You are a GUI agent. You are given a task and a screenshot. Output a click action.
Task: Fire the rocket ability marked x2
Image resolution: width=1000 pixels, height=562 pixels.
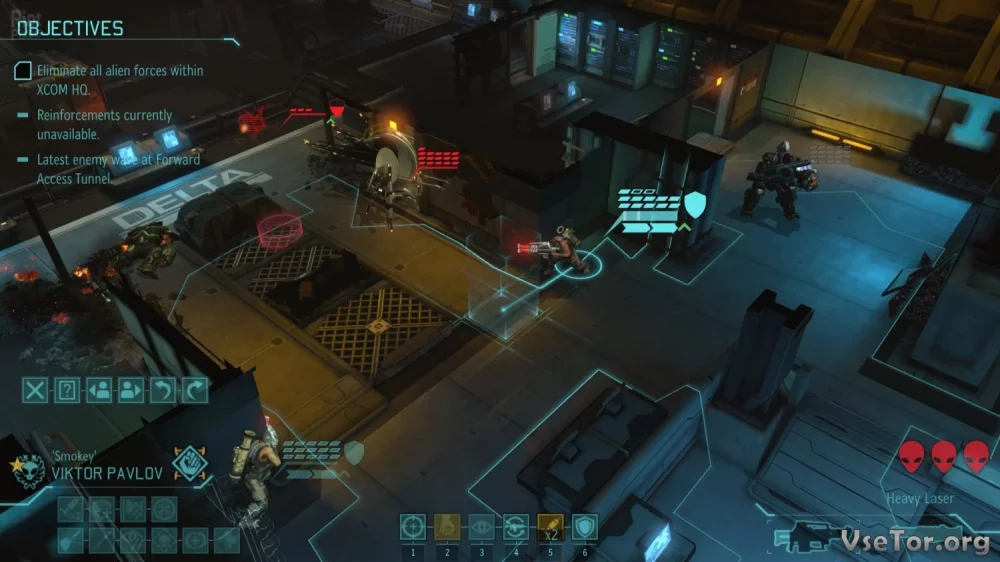551,527
